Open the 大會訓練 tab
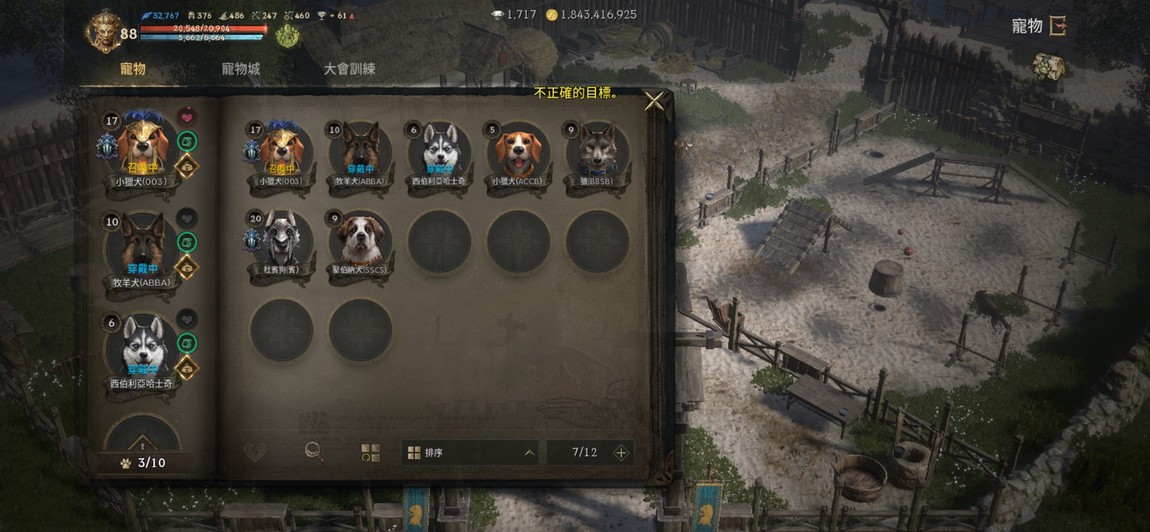The image size is (1150, 532). point(349,69)
